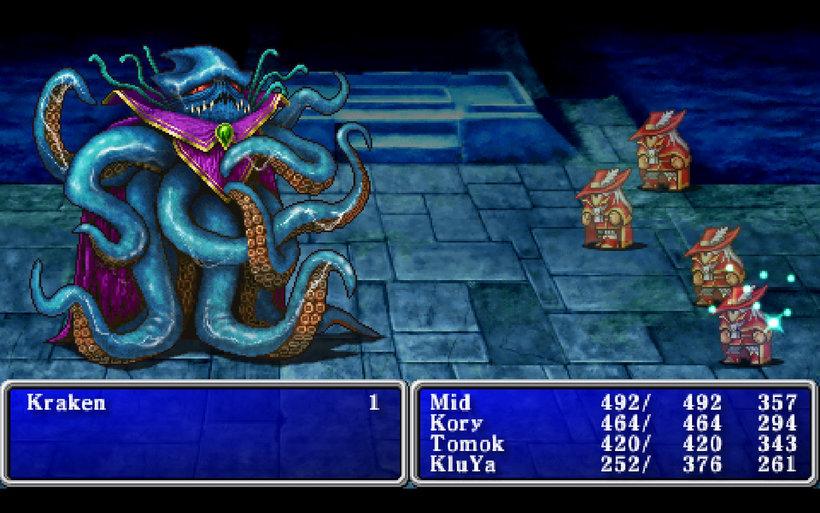Select Kory's row in the party panel
Viewport: 820px width, 513px height.
tap(455, 423)
